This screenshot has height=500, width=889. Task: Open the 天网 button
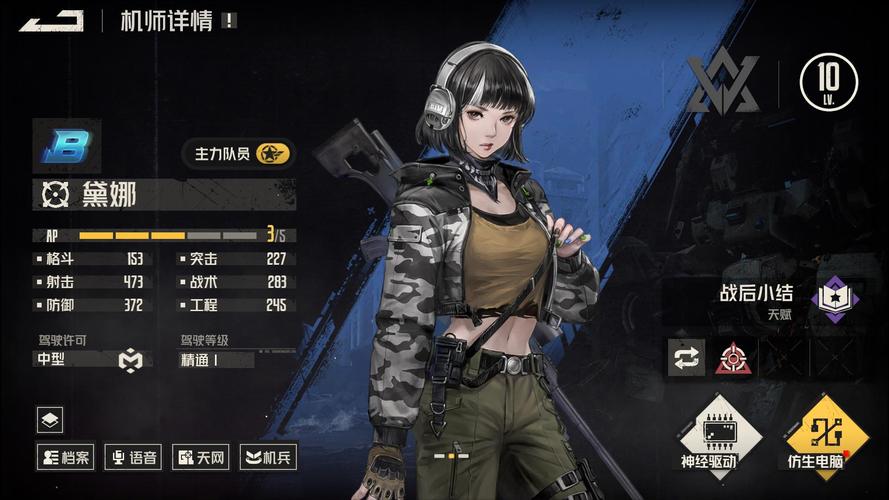point(202,458)
